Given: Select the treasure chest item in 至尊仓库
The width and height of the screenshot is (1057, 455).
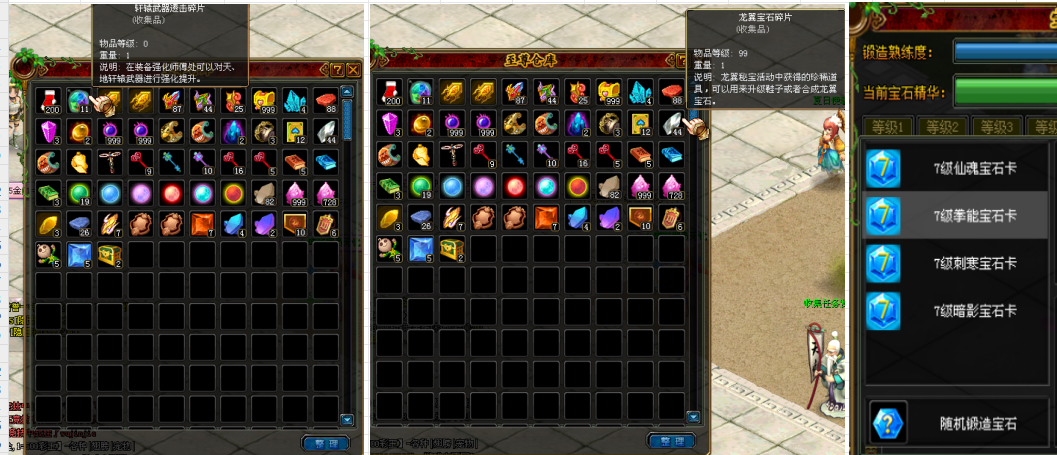Looking at the screenshot, I should pyautogui.click(x=452, y=247).
